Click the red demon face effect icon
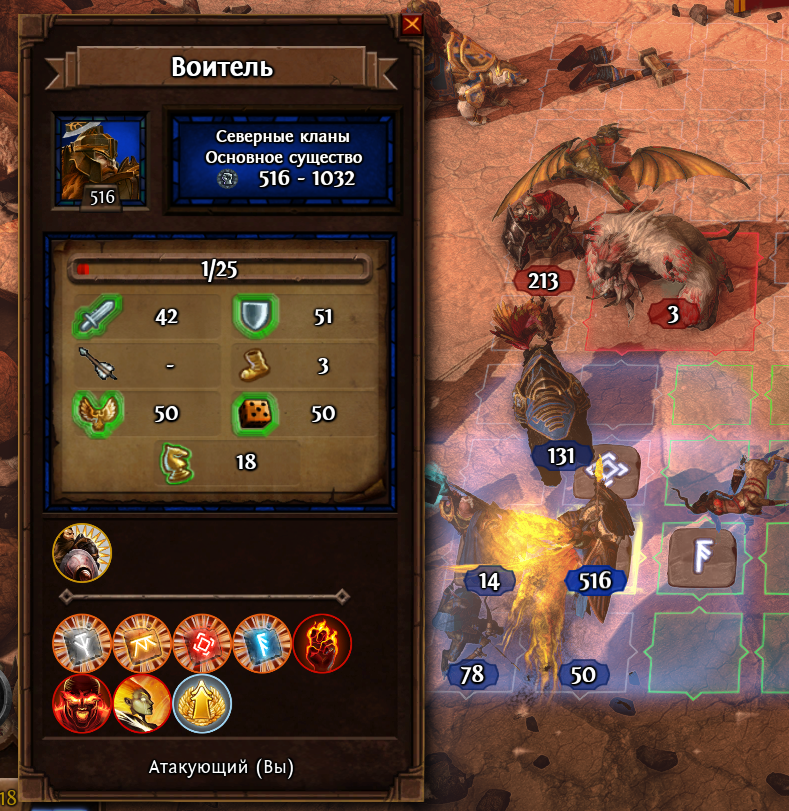The width and height of the screenshot is (789, 811). 82,702
